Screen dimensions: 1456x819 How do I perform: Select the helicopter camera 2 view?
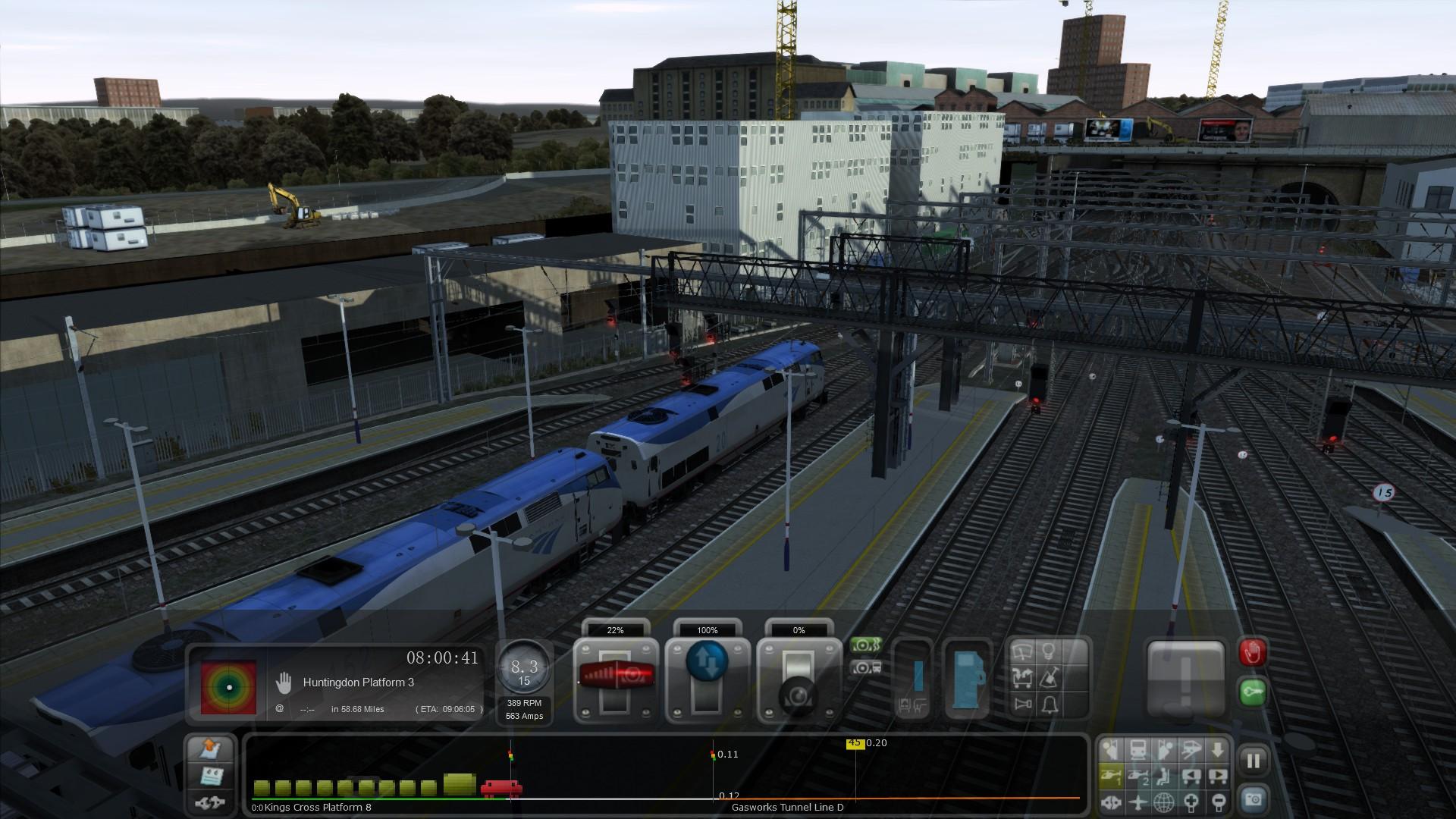[1137, 776]
